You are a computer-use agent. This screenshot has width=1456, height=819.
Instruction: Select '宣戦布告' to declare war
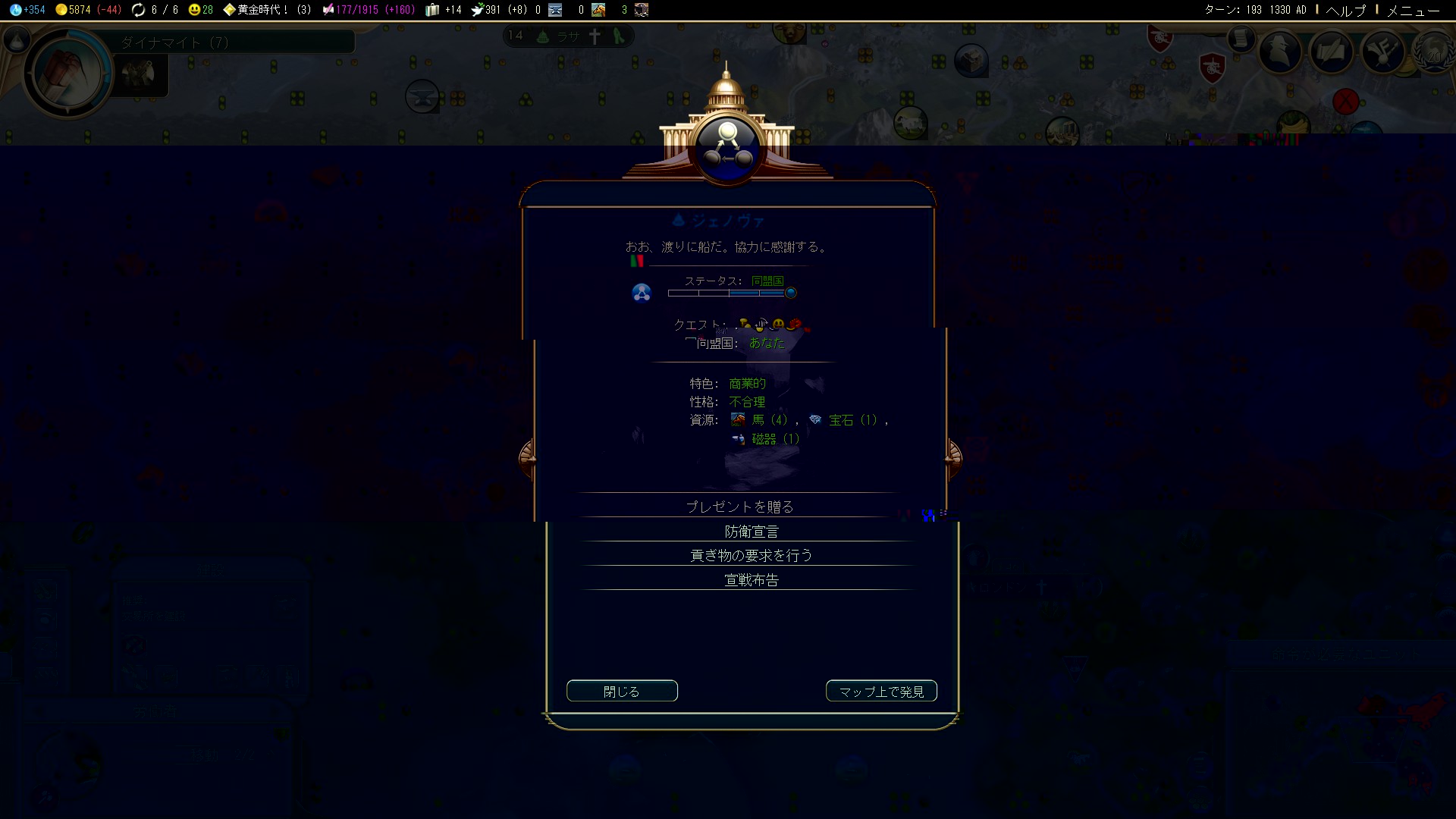(x=751, y=580)
